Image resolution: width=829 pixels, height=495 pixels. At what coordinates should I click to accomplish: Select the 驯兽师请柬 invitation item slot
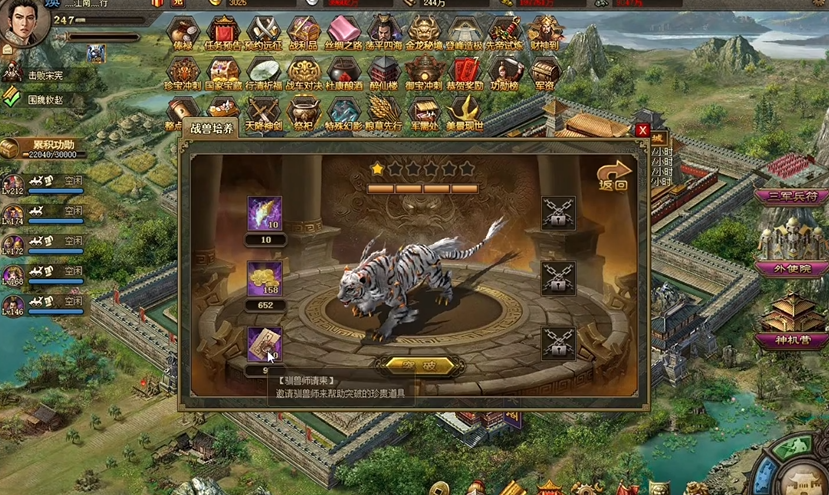click(x=264, y=345)
